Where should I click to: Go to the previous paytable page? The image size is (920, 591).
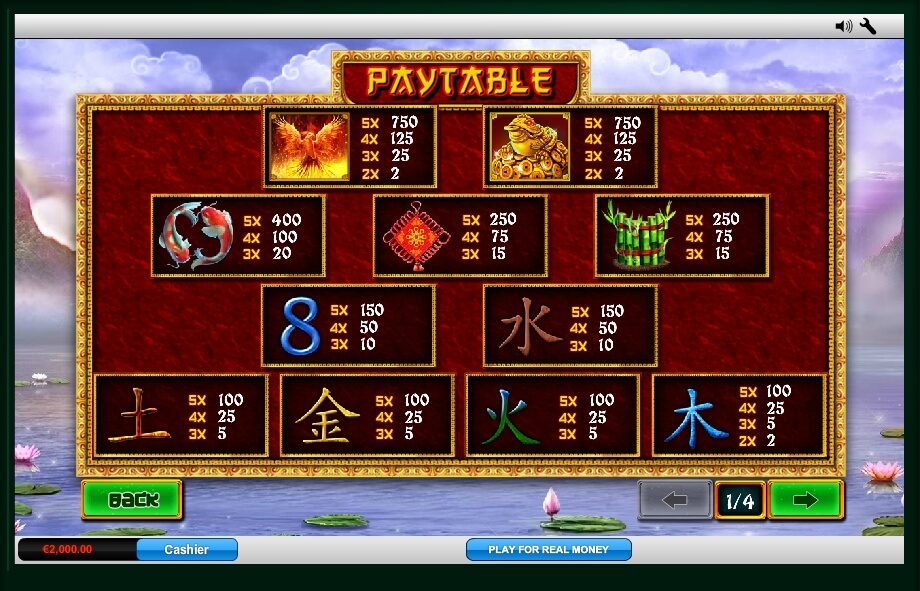675,500
